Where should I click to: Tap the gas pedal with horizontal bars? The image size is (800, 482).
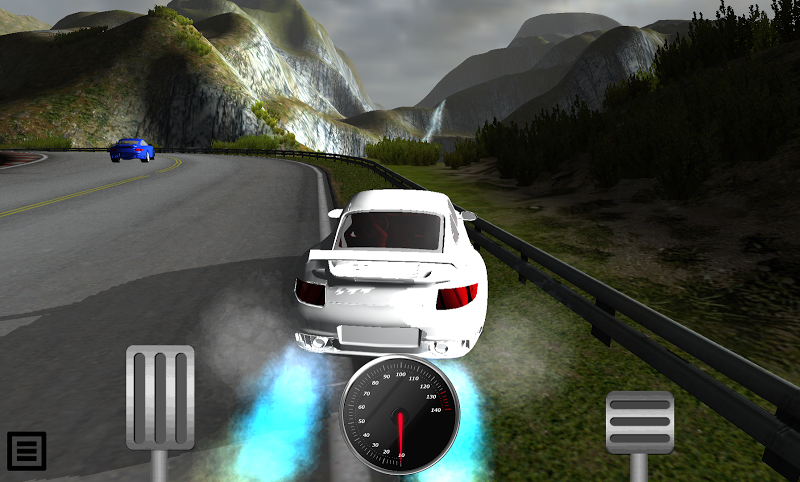pyautogui.click(x=640, y=423)
